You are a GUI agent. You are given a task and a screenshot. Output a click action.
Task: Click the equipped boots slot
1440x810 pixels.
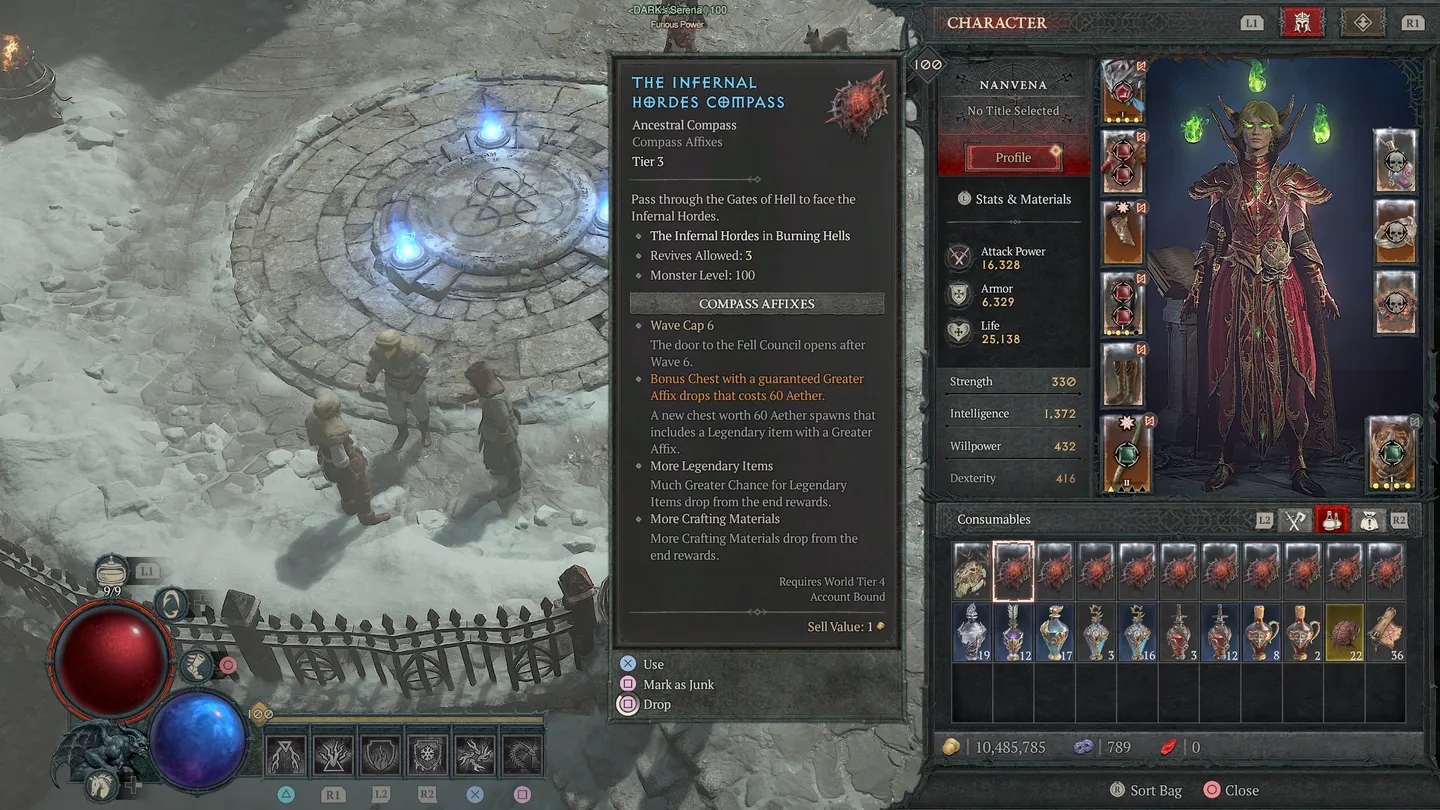(x=1121, y=375)
